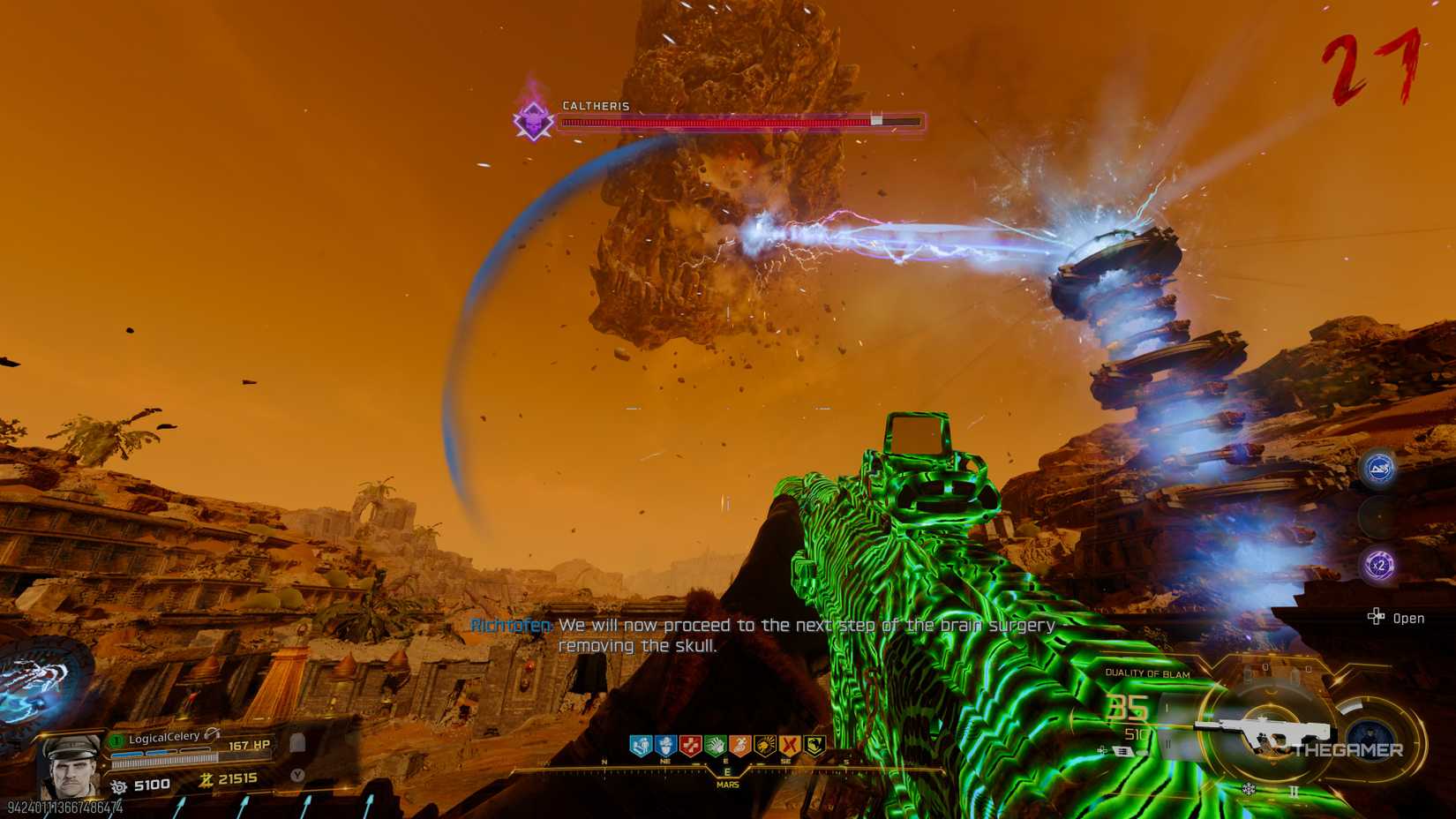Select the golden lion Deadshot perk icon
This screenshot has height=819, width=1456.
767,744
